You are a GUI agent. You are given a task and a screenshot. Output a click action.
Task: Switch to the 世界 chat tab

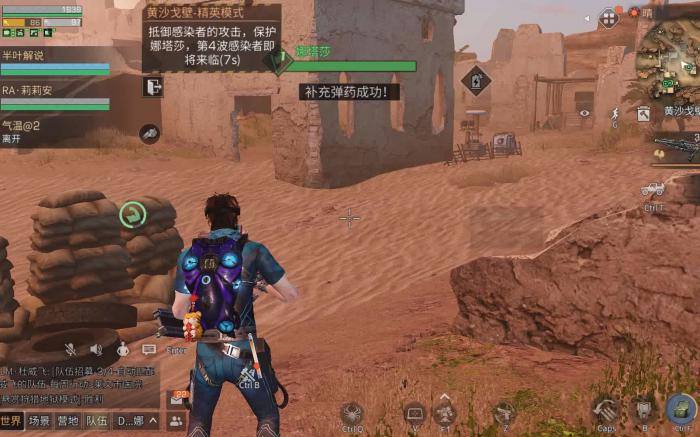12,421
